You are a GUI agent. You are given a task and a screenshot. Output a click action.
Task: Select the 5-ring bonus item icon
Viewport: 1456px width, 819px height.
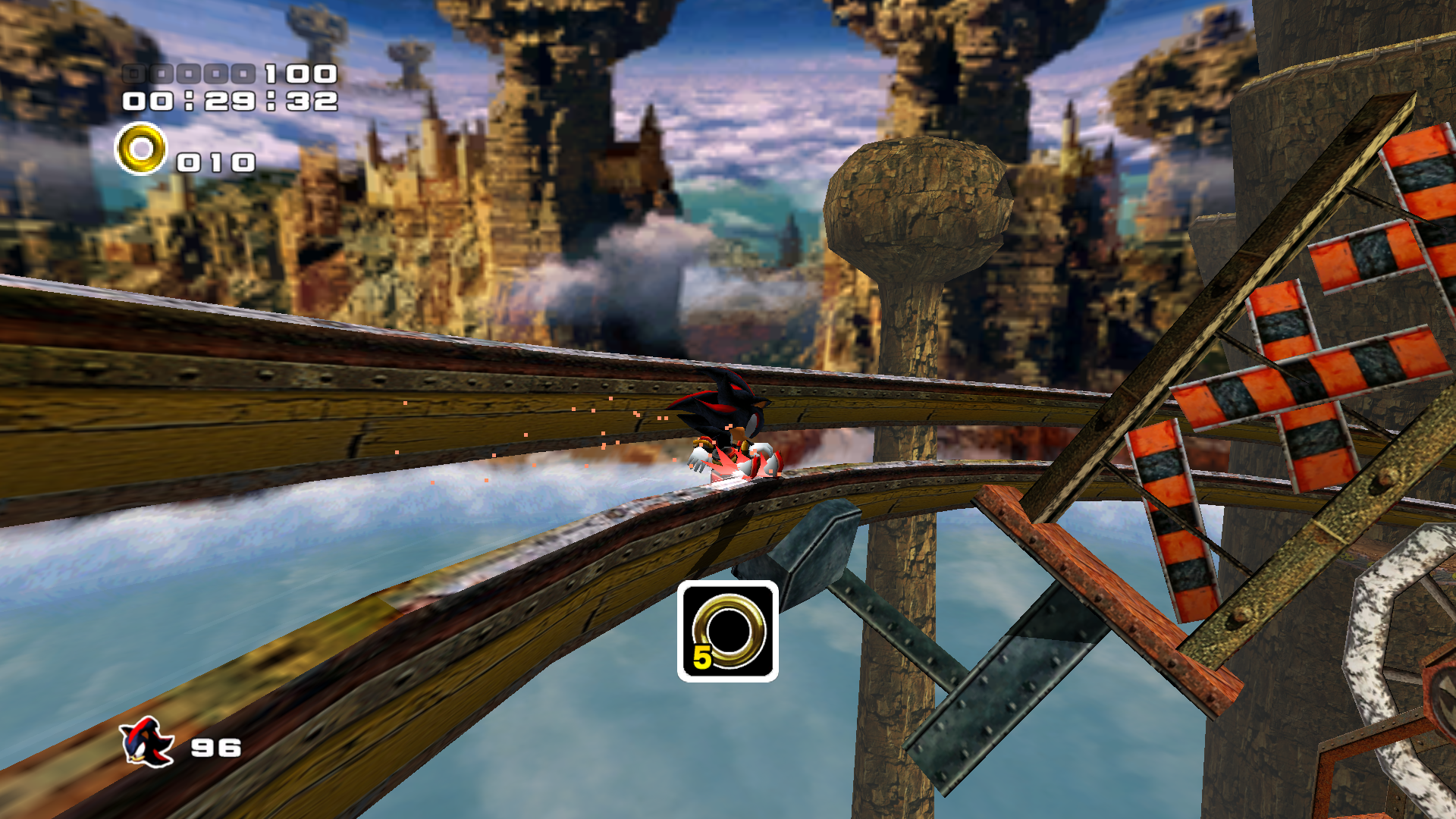(x=727, y=631)
